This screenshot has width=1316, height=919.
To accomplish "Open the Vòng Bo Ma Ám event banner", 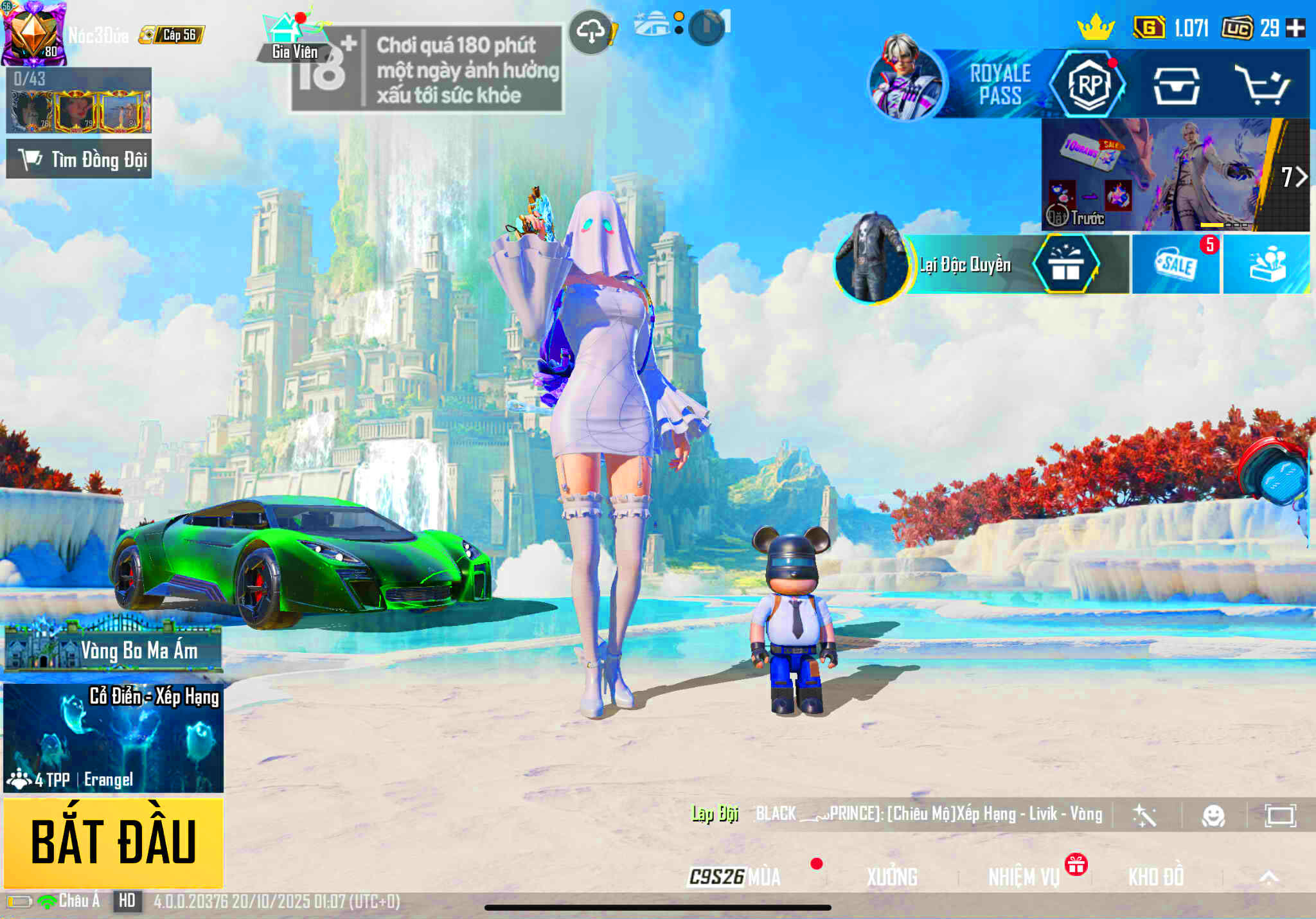I will (x=113, y=649).
